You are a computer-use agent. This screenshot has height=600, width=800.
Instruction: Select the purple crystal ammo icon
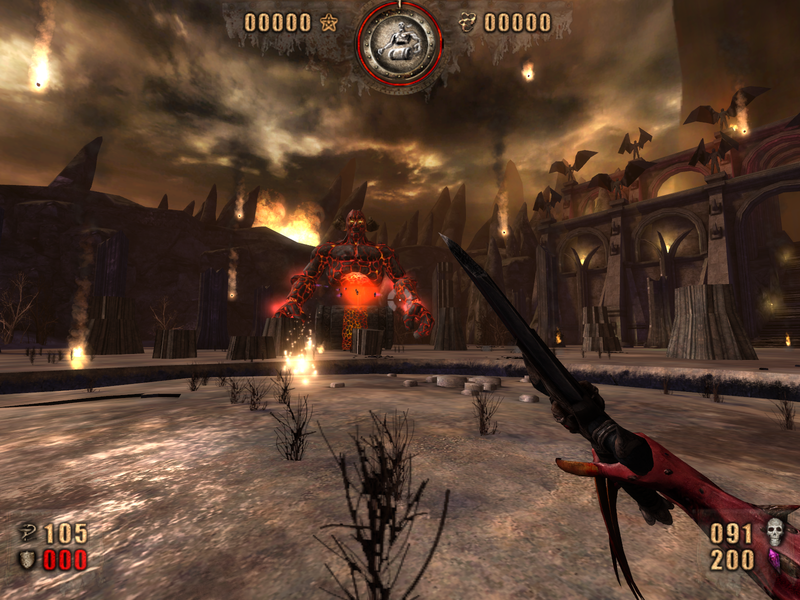pos(774,561)
